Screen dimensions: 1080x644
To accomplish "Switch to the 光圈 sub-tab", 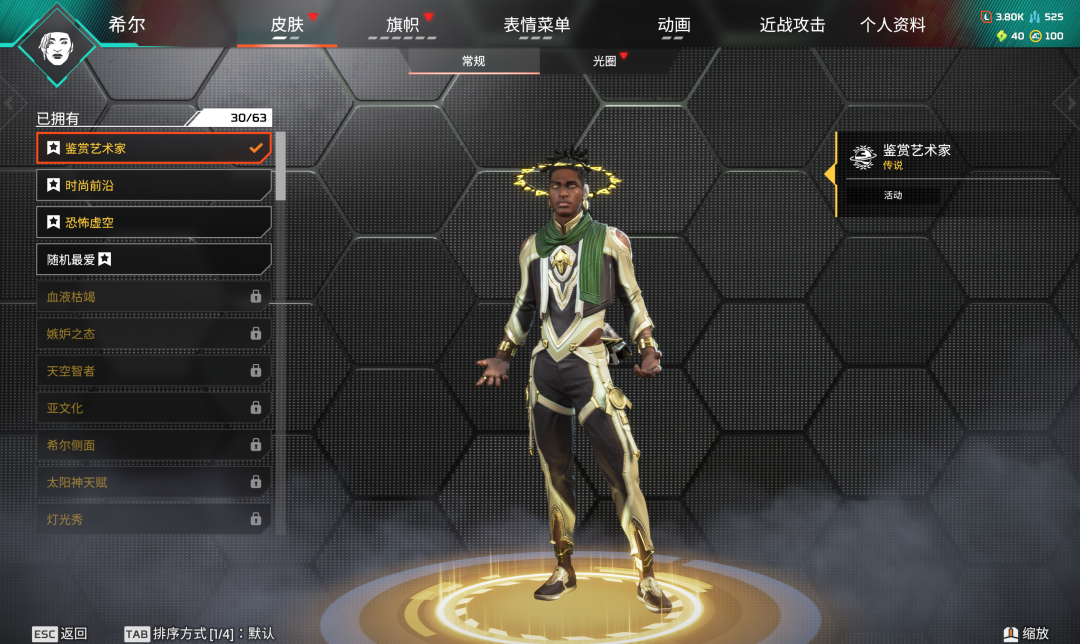I will tap(605, 61).
